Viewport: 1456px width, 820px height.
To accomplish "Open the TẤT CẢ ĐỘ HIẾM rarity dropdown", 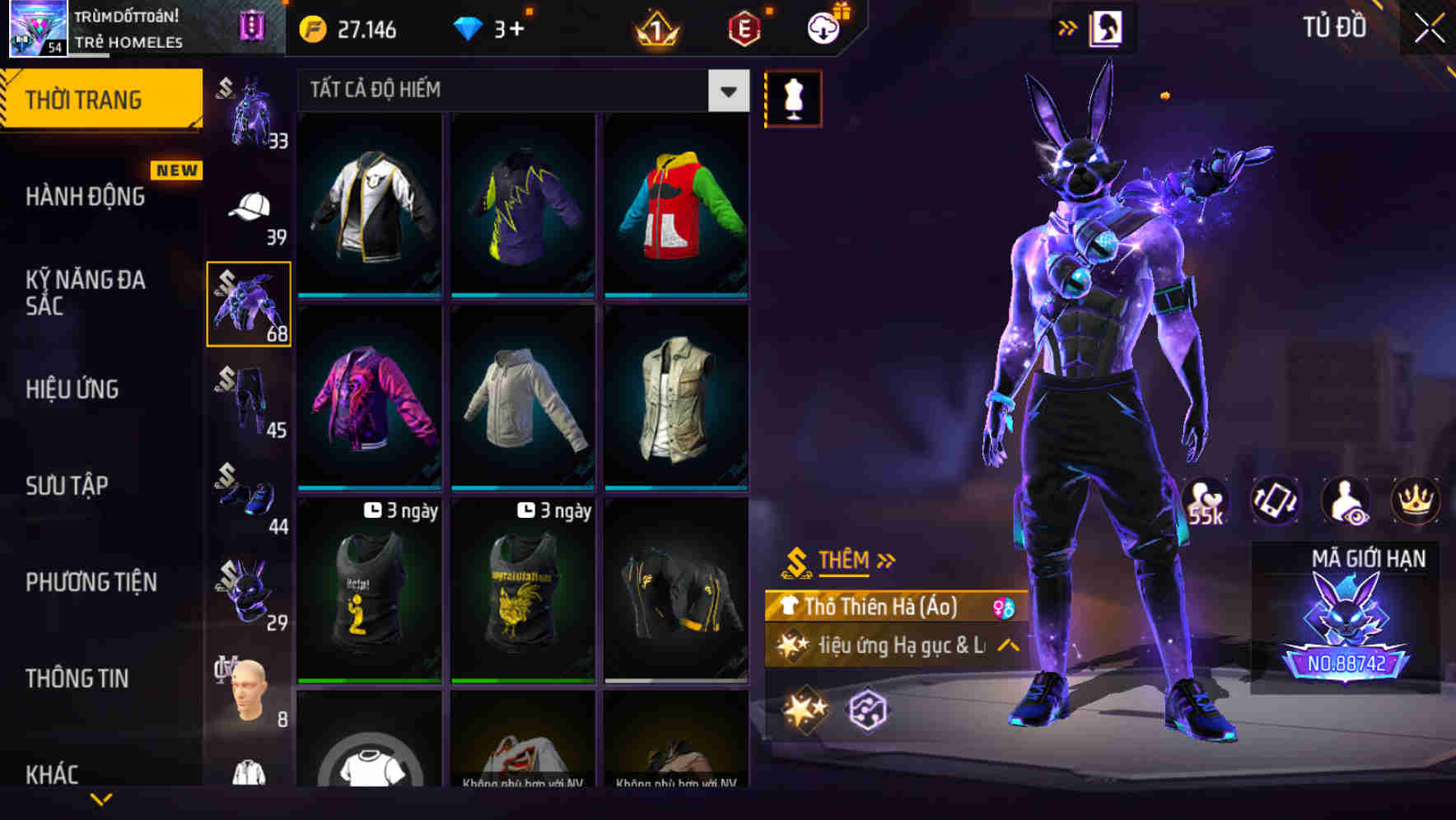I will coord(726,91).
